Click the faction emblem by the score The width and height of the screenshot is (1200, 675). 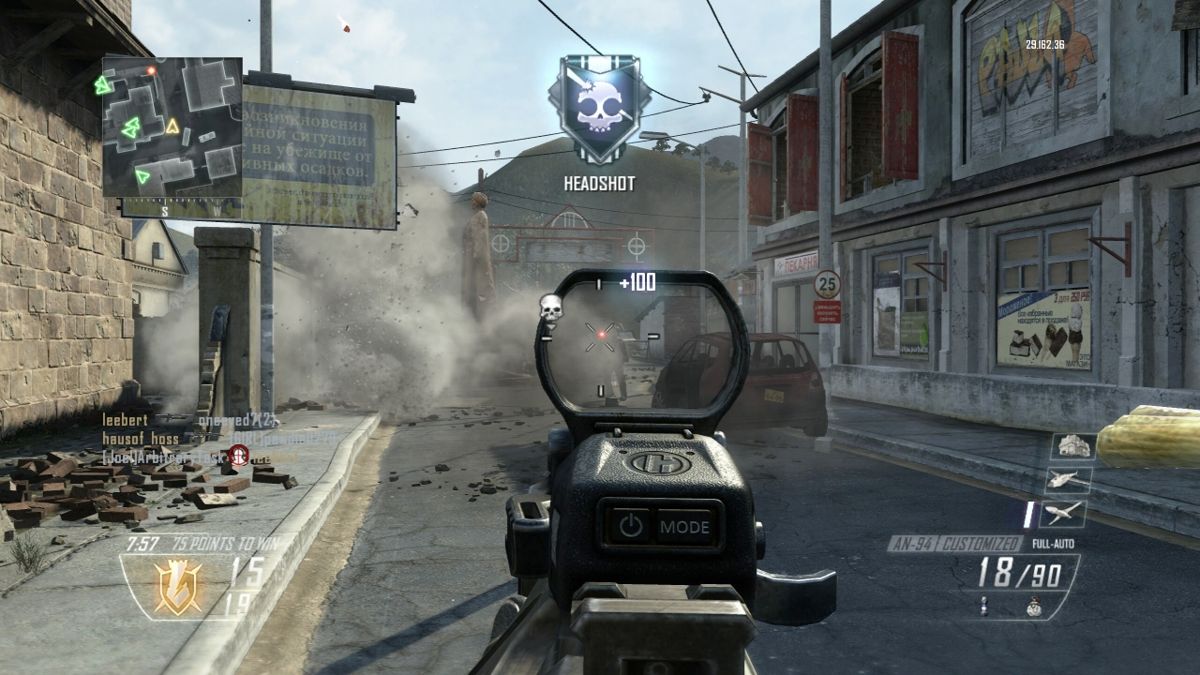click(178, 587)
